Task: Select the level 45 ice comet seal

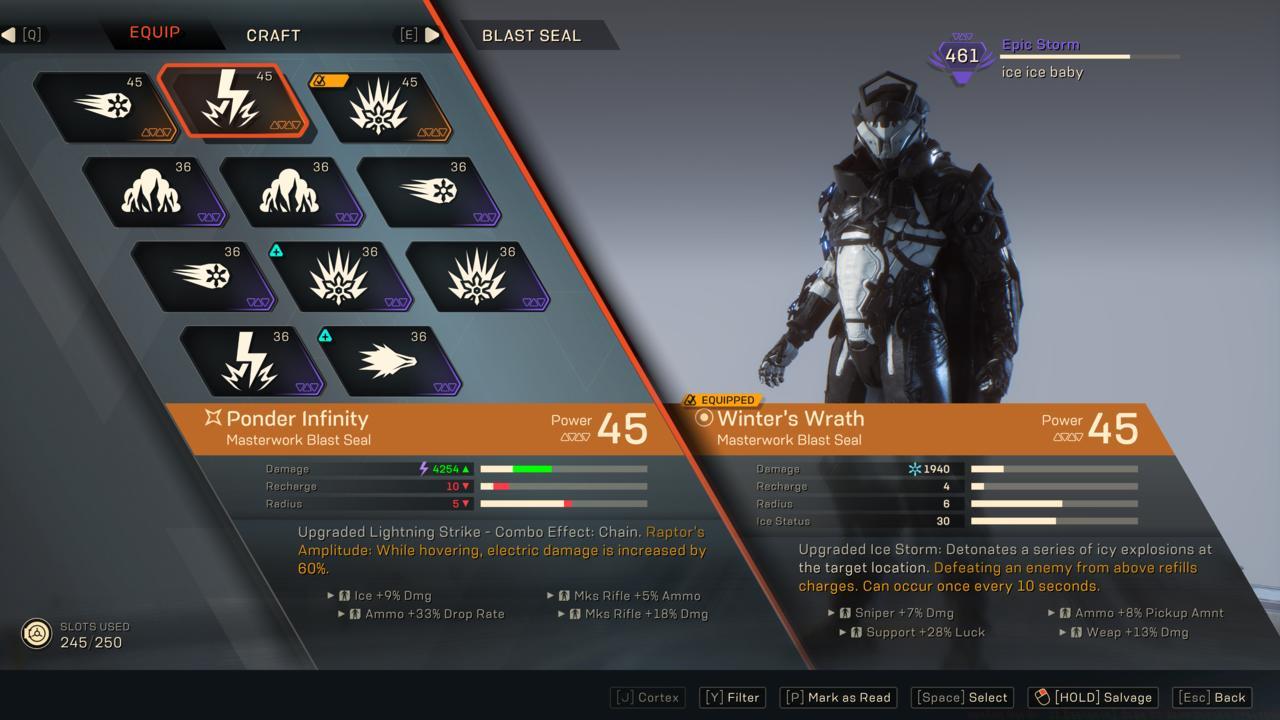Action: pos(105,105)
